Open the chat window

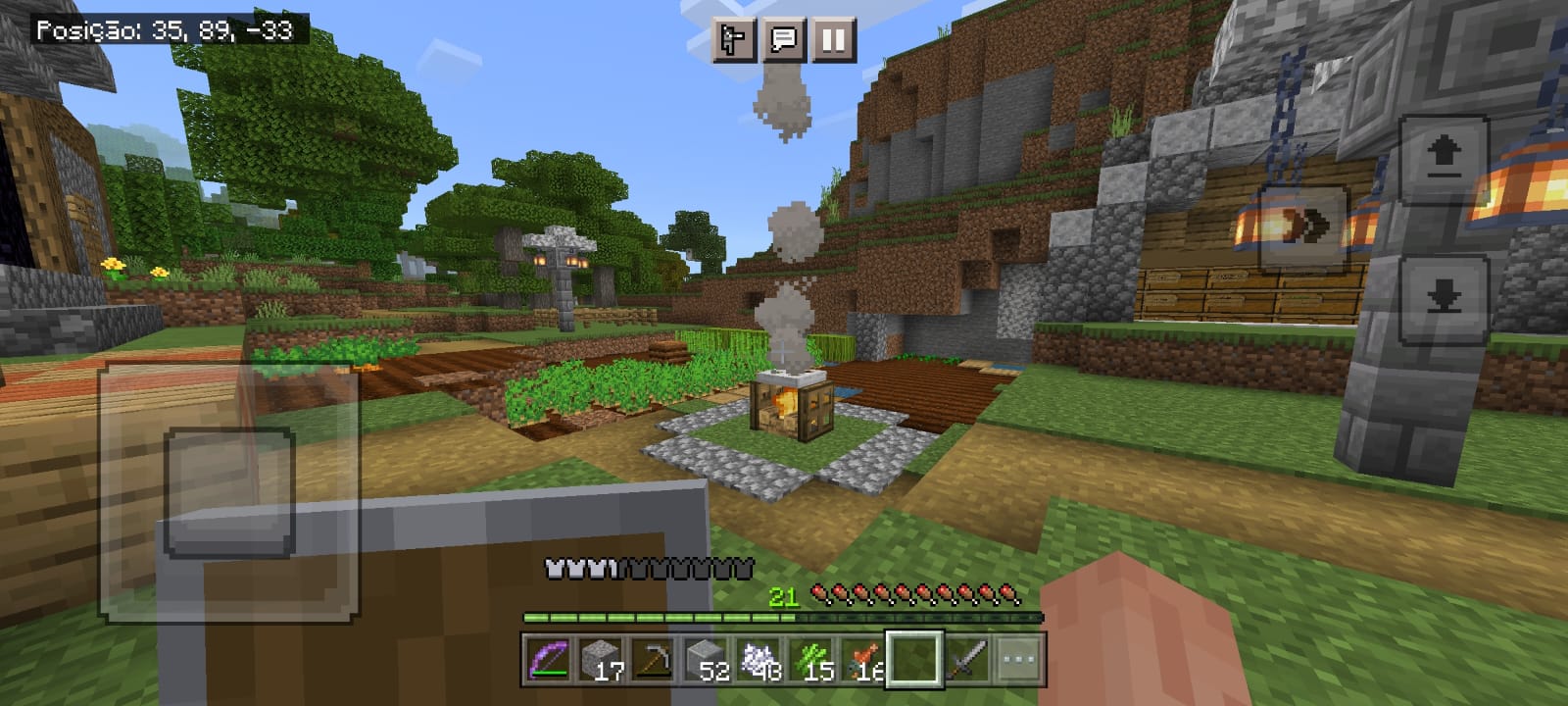pyautogui.click(x=783, y=40)
